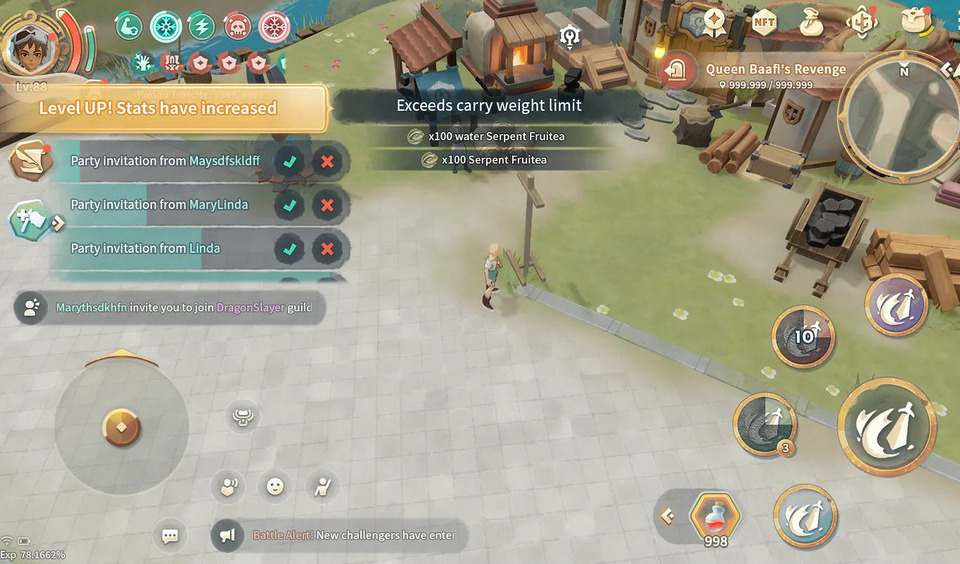Decline party invitation from MaryLinda

(x=326, y=205)
